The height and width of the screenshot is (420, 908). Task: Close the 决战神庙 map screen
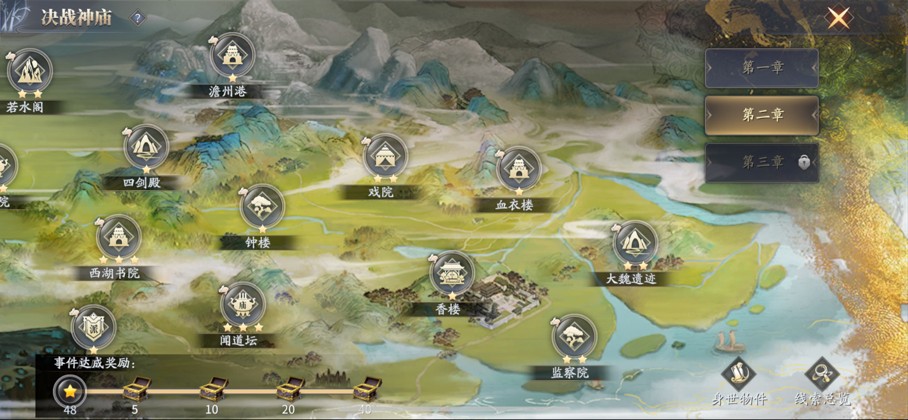pyautogui.click(x=838, y=18)
